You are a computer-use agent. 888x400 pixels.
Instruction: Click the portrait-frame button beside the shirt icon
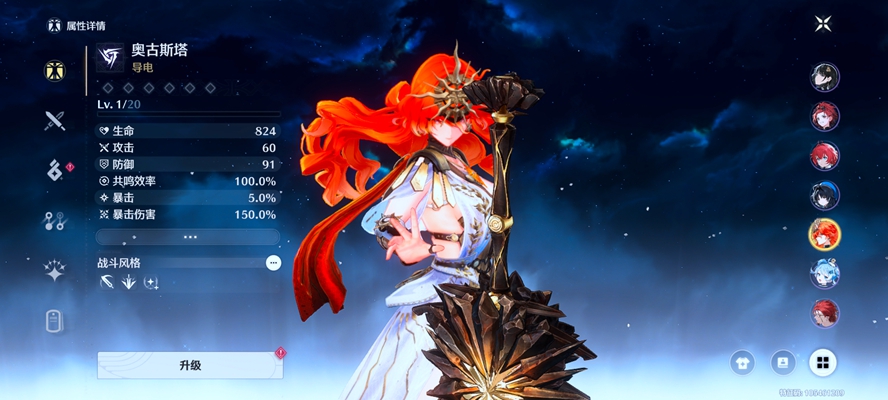(x=782, y=362)
